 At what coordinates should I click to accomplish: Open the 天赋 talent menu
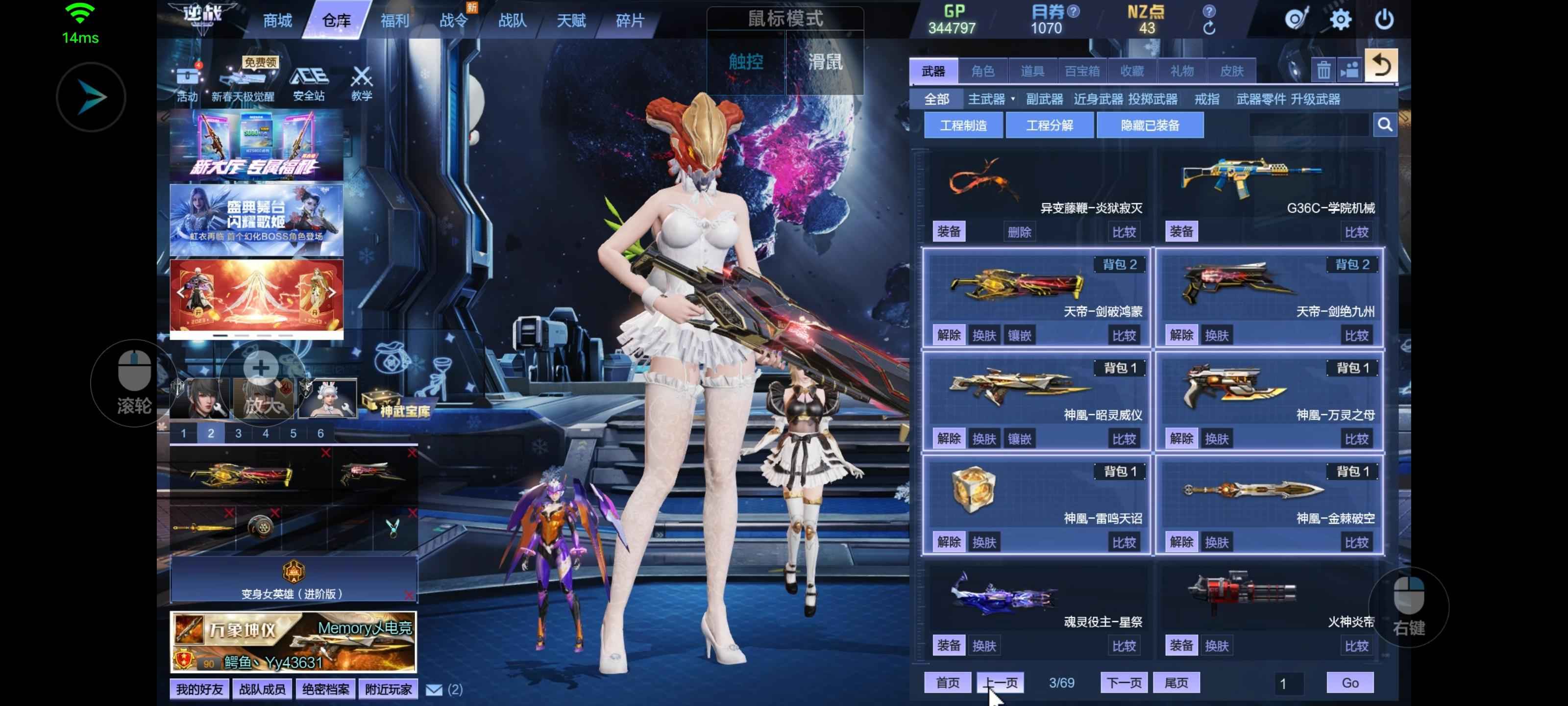coord(571,21)
